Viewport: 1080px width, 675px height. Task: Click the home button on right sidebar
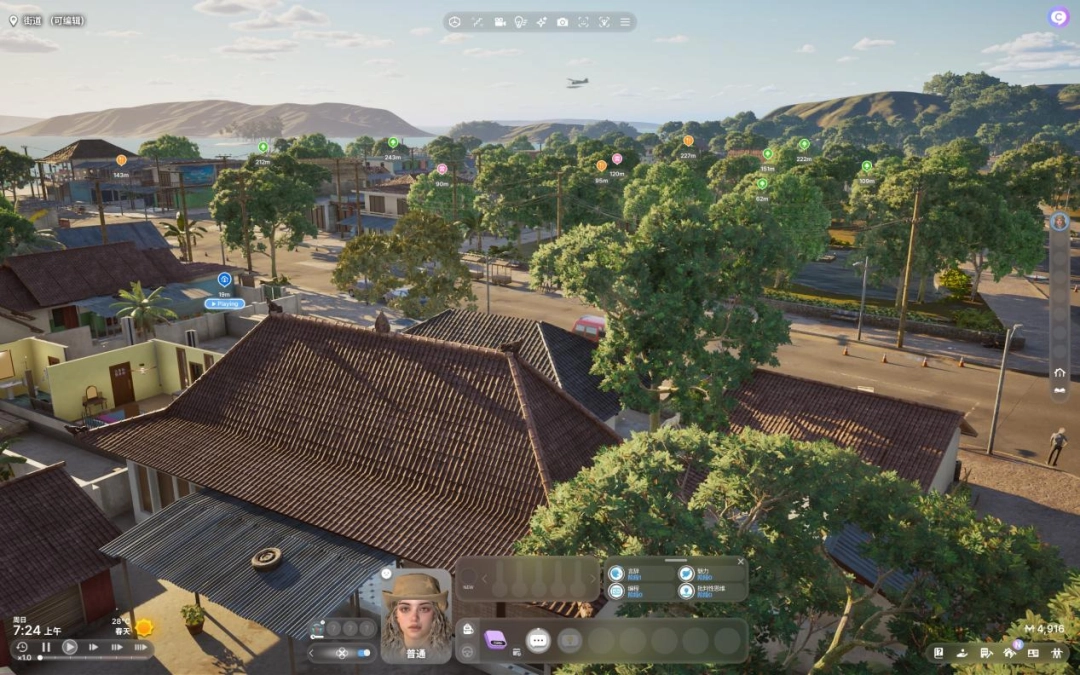[1059, 372]
